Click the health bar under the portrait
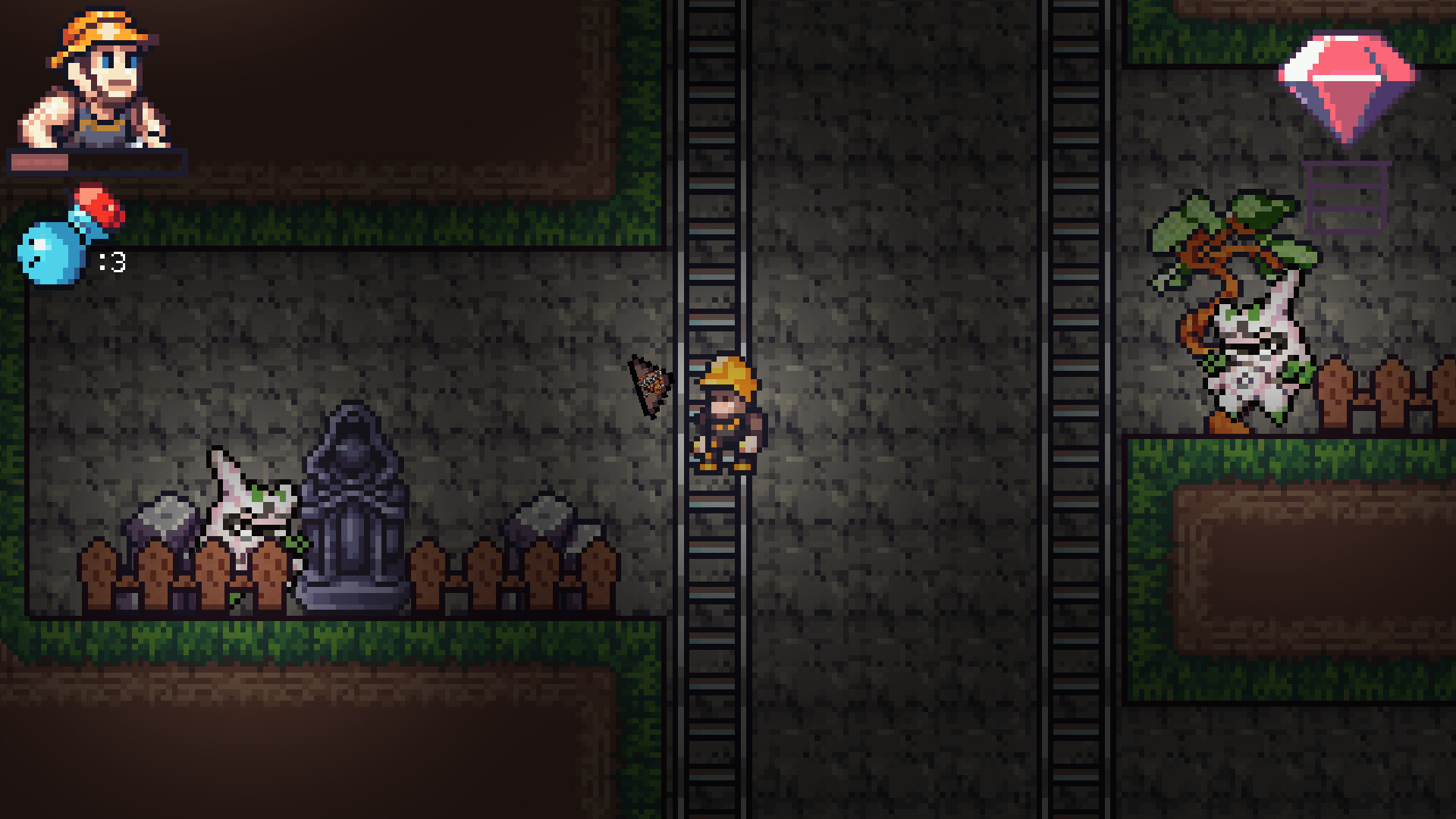The width and height of the screenshot is (1456, 819). 95,161
